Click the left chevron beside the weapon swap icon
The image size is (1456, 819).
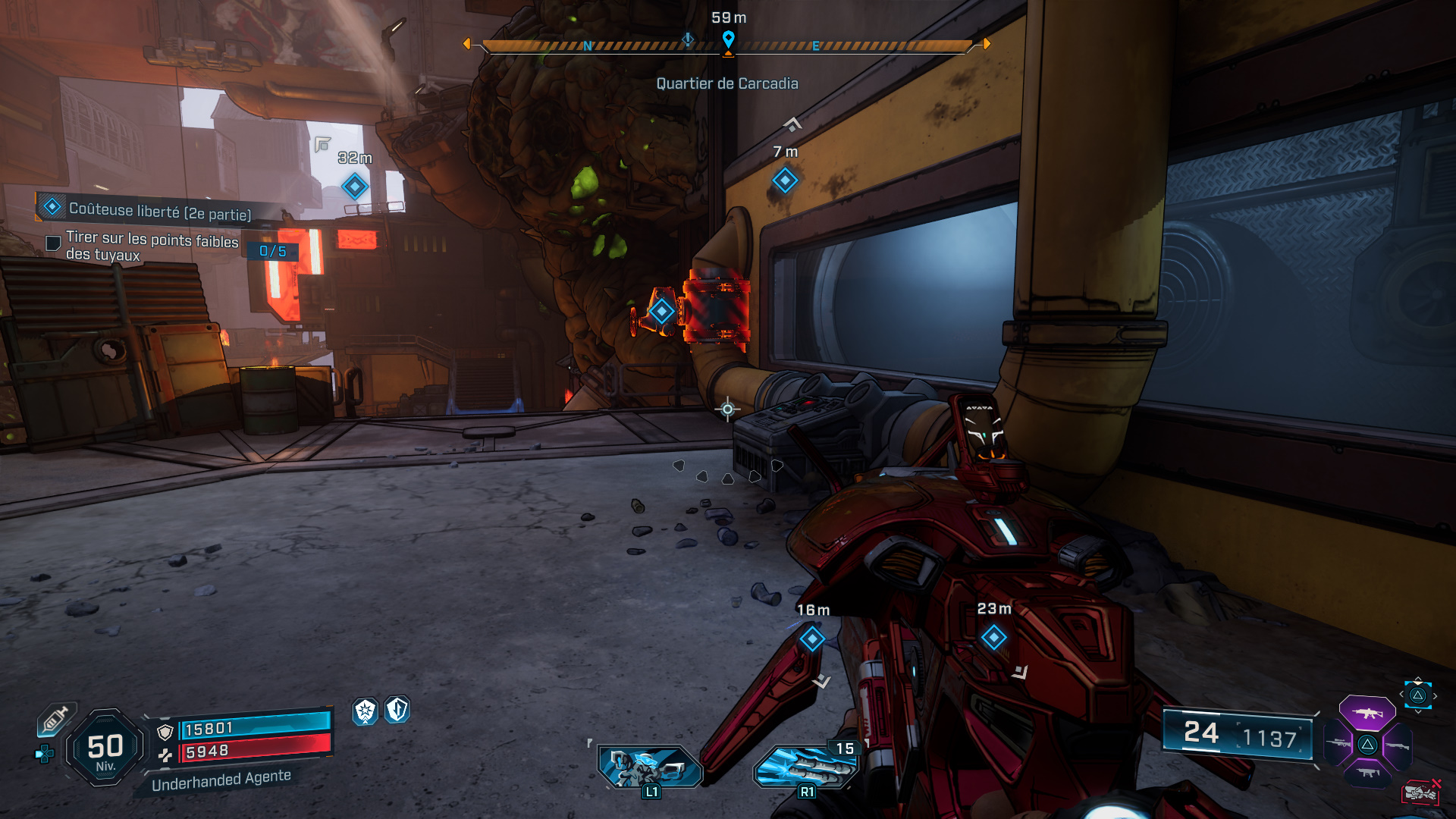pyautogui.click(x=1401, y=694)
